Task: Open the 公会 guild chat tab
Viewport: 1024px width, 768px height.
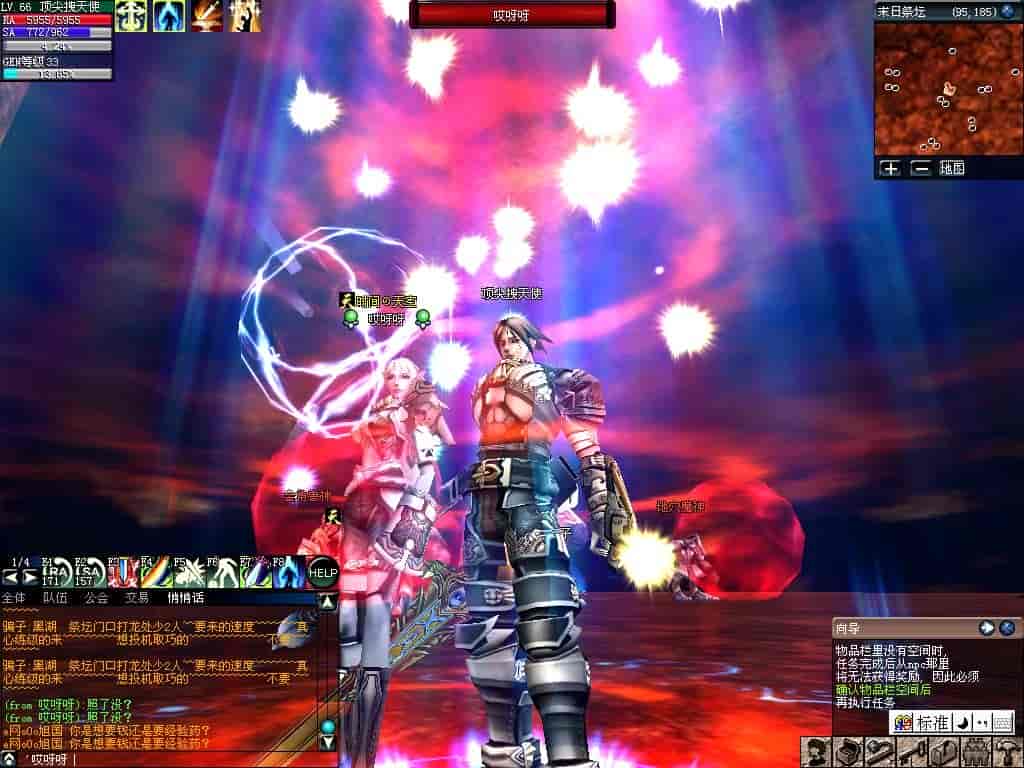Action: pyautogui.click(x=96, y=598)
